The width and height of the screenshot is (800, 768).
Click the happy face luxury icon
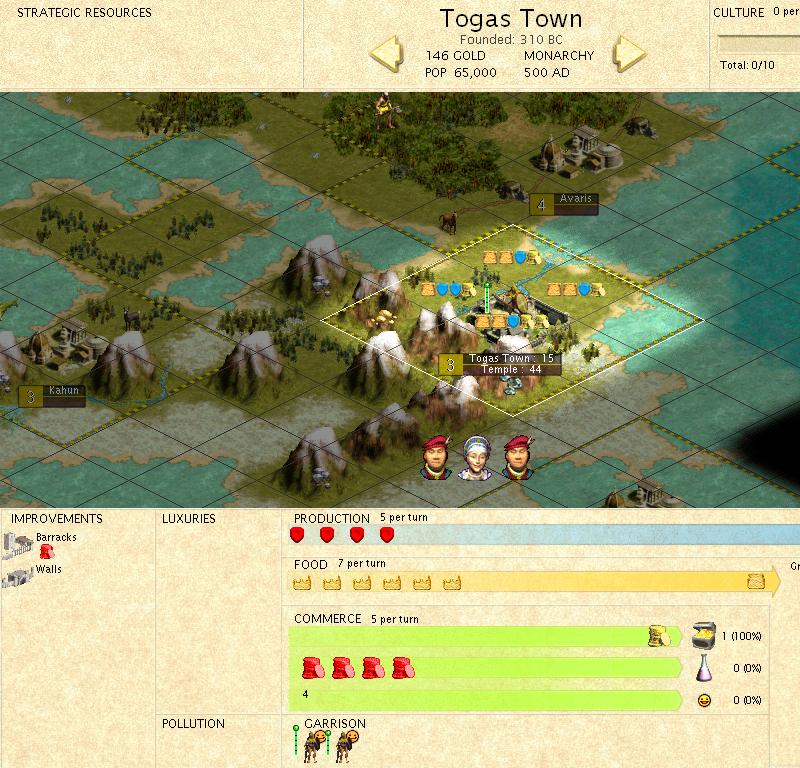point(703,700)
